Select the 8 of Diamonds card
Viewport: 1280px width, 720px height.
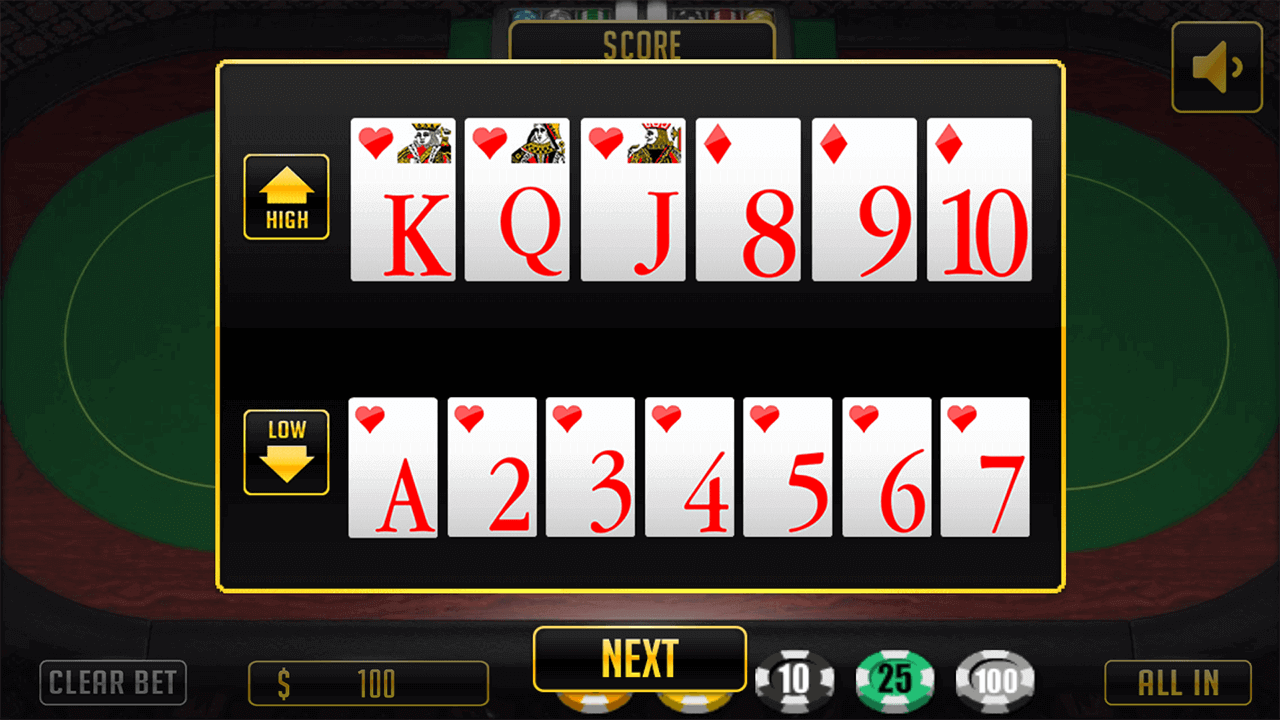(748, 199)
